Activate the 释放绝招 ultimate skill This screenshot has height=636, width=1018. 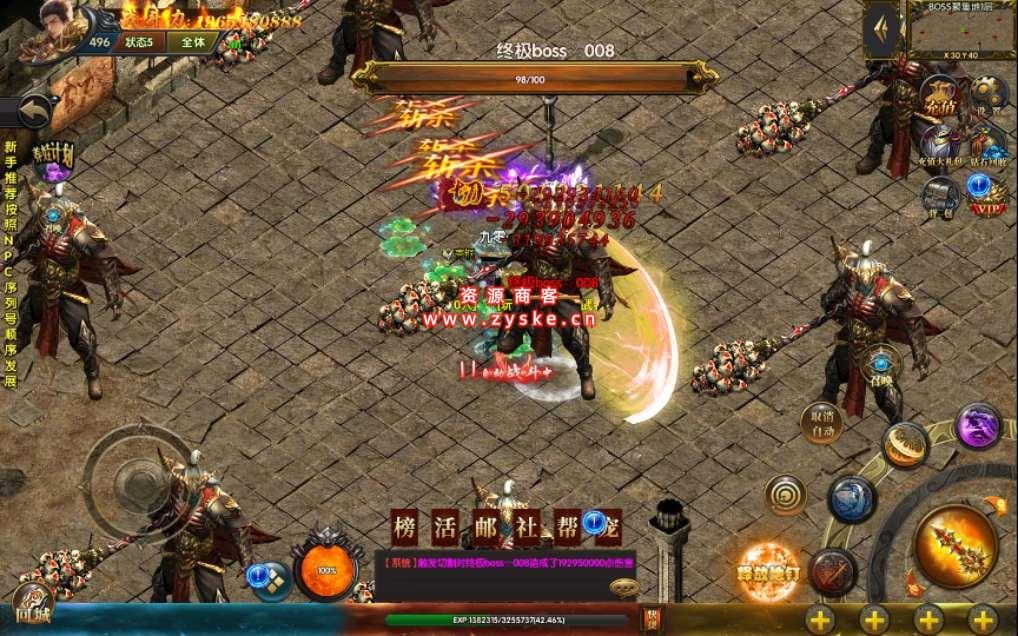[x=768, y=571]
